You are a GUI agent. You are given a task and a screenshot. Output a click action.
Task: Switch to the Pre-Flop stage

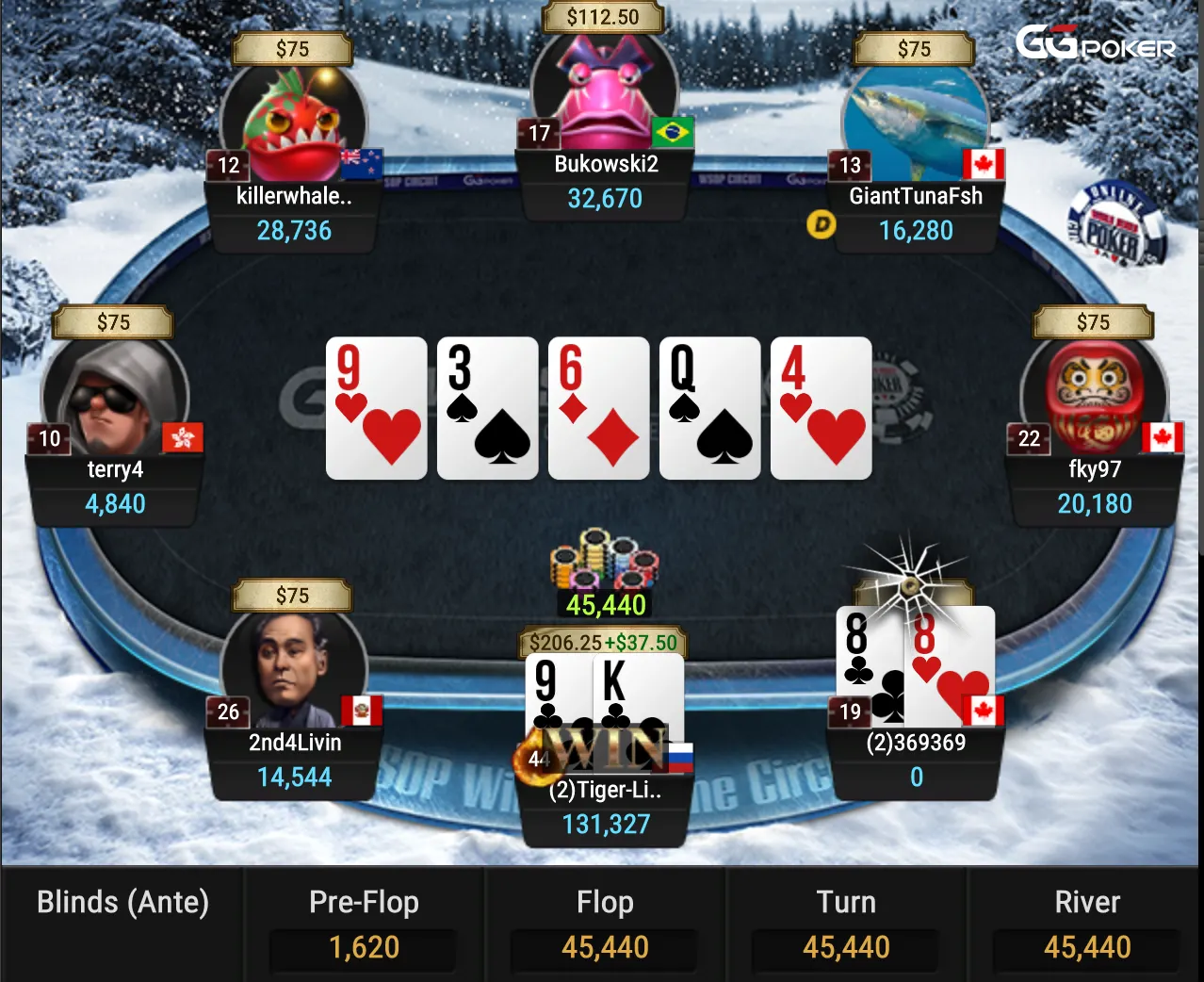pos(364,924)
